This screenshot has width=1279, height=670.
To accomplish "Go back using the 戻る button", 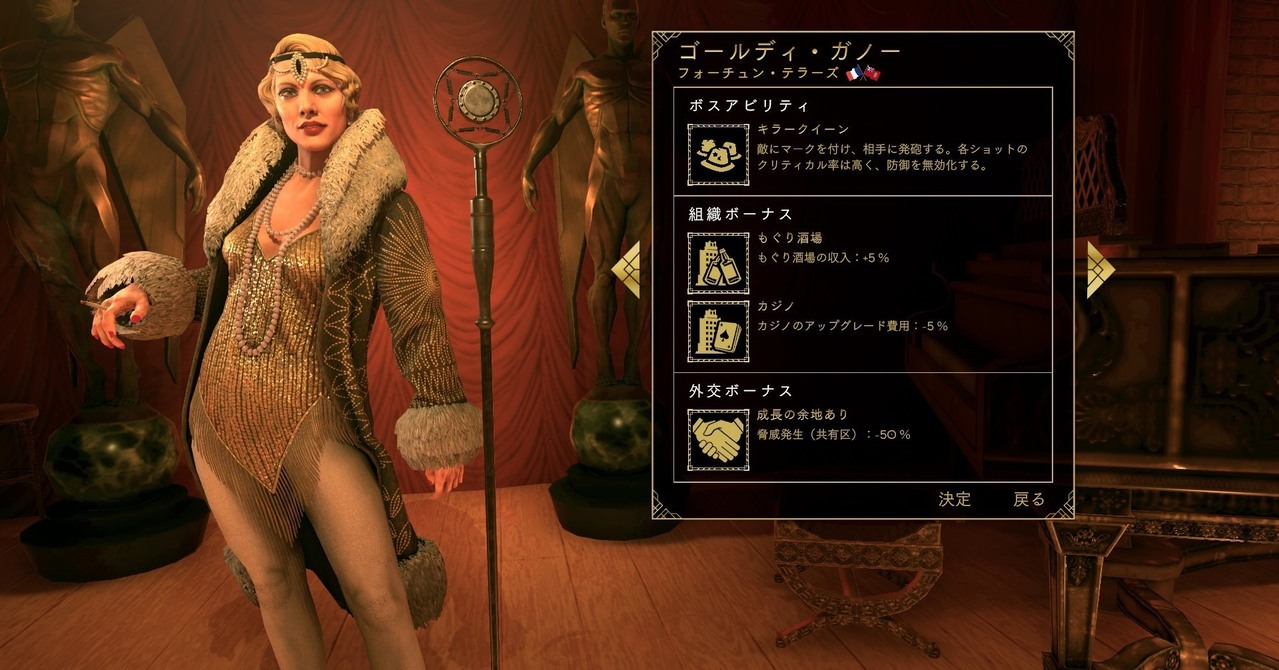I will (1029, 499).
